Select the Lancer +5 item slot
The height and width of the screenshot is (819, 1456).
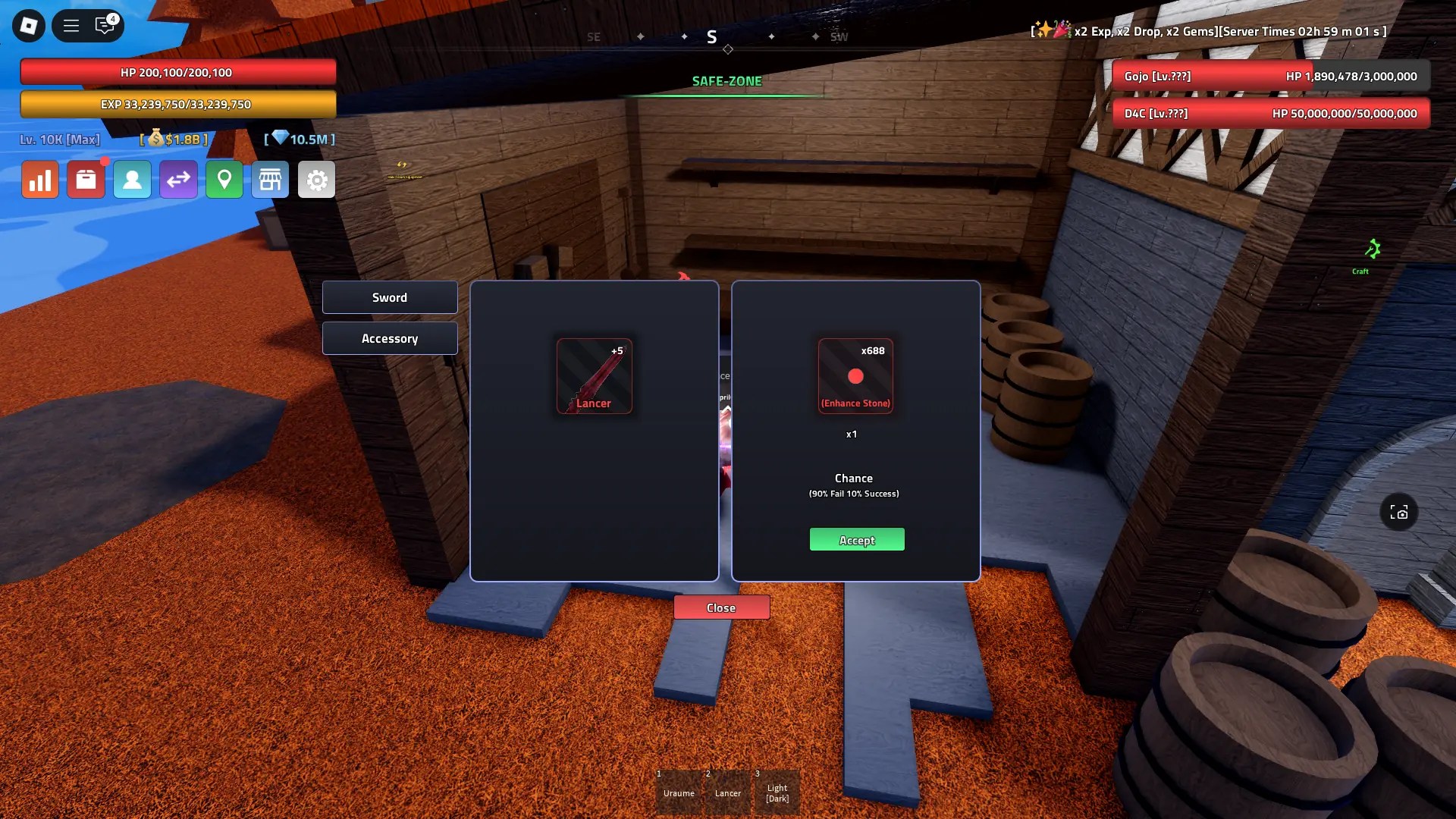click(595, 376)
